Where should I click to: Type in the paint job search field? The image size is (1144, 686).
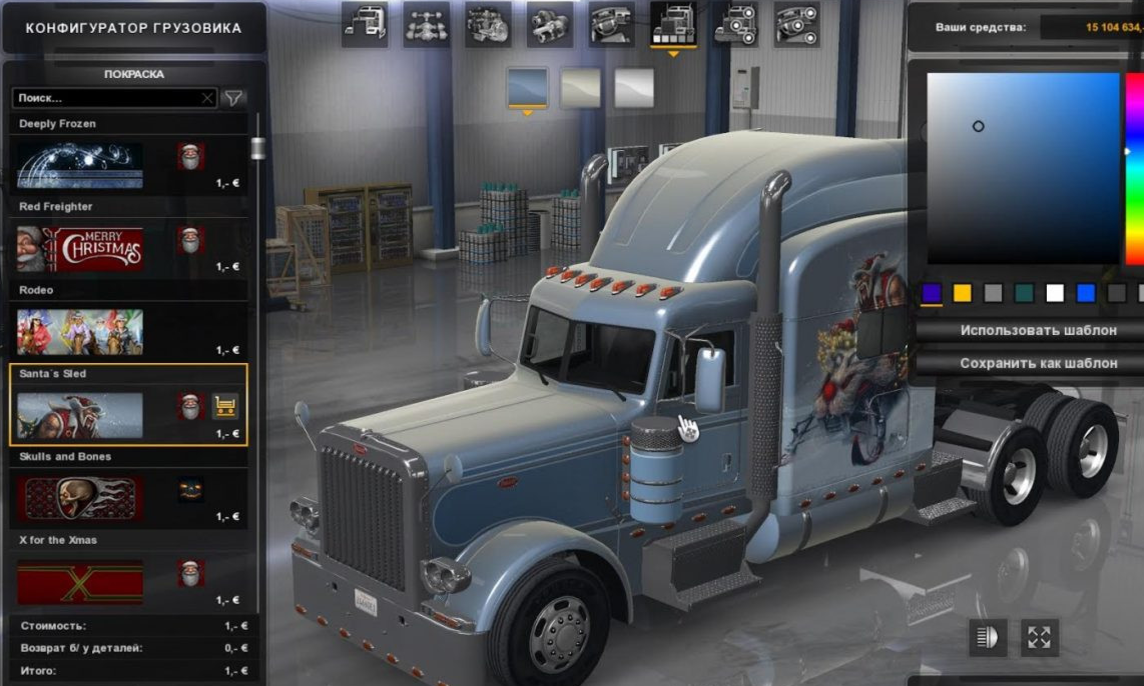108,98
